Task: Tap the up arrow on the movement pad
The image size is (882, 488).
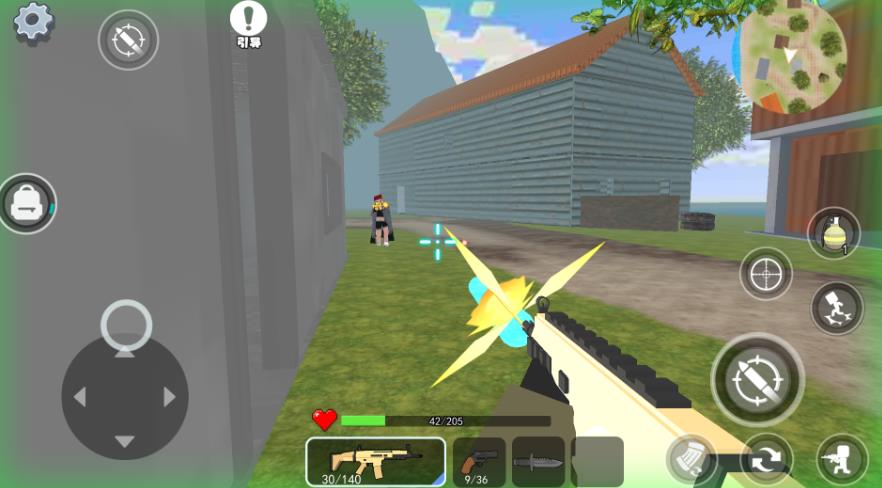Action: point(124,351)
